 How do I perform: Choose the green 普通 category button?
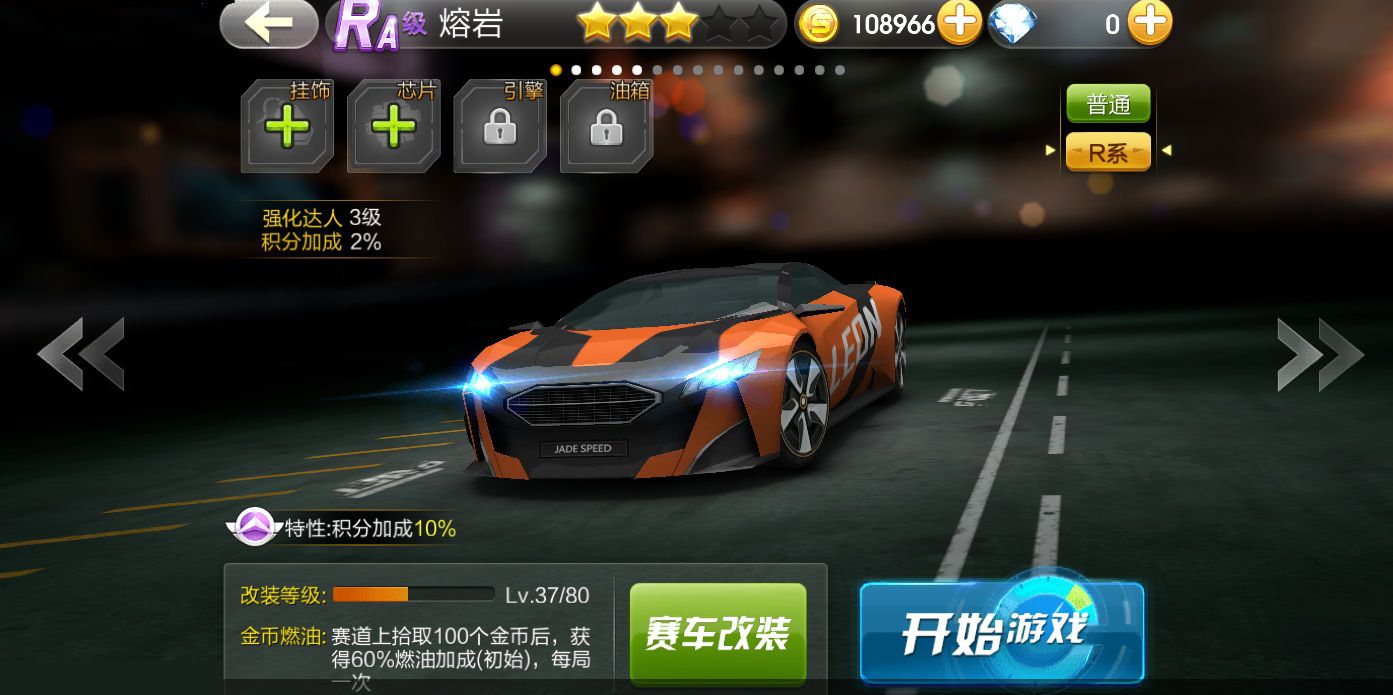pos(1108,105)
